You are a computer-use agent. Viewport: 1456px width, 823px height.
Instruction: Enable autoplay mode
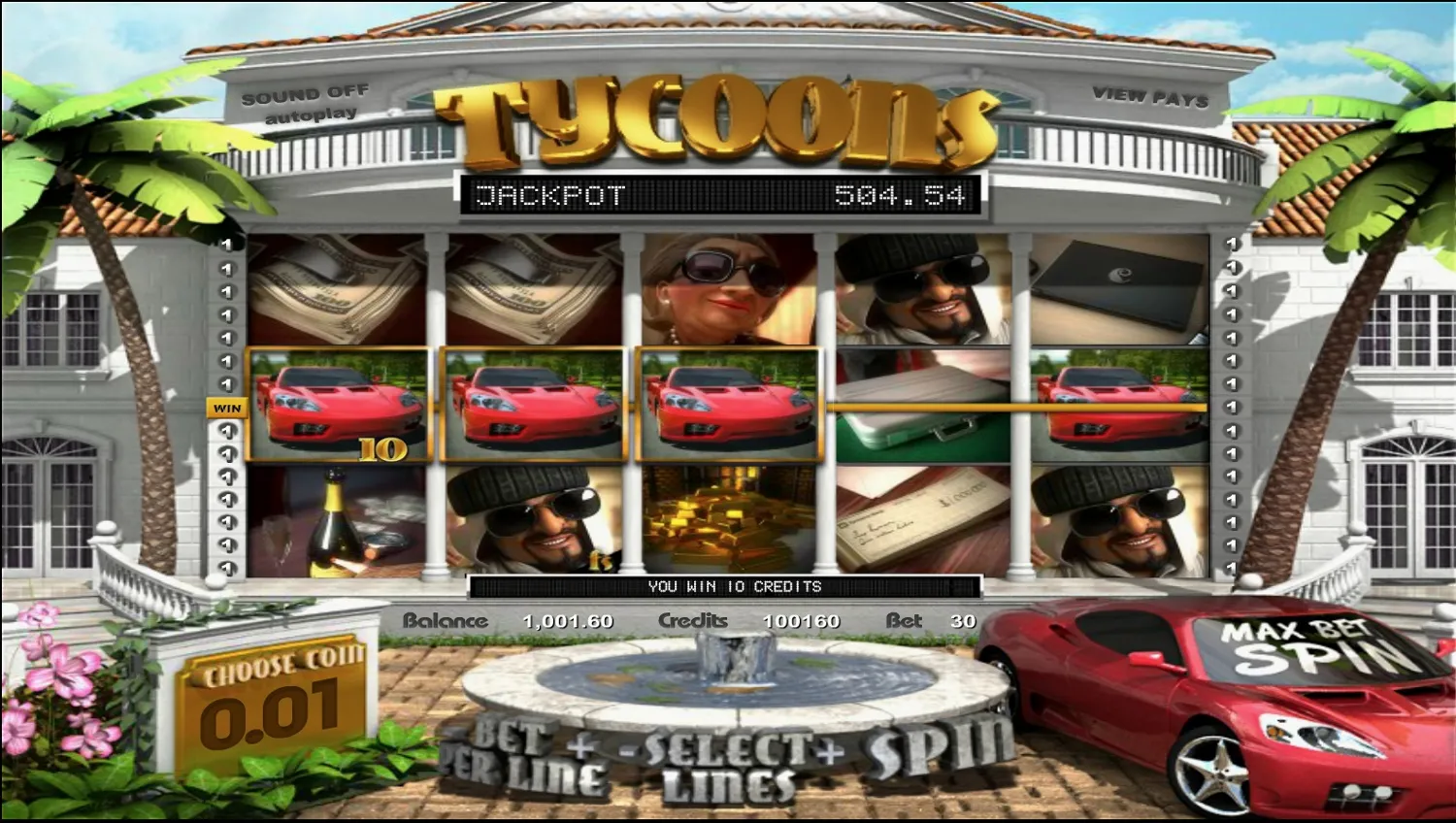click(x=309, y=114)
